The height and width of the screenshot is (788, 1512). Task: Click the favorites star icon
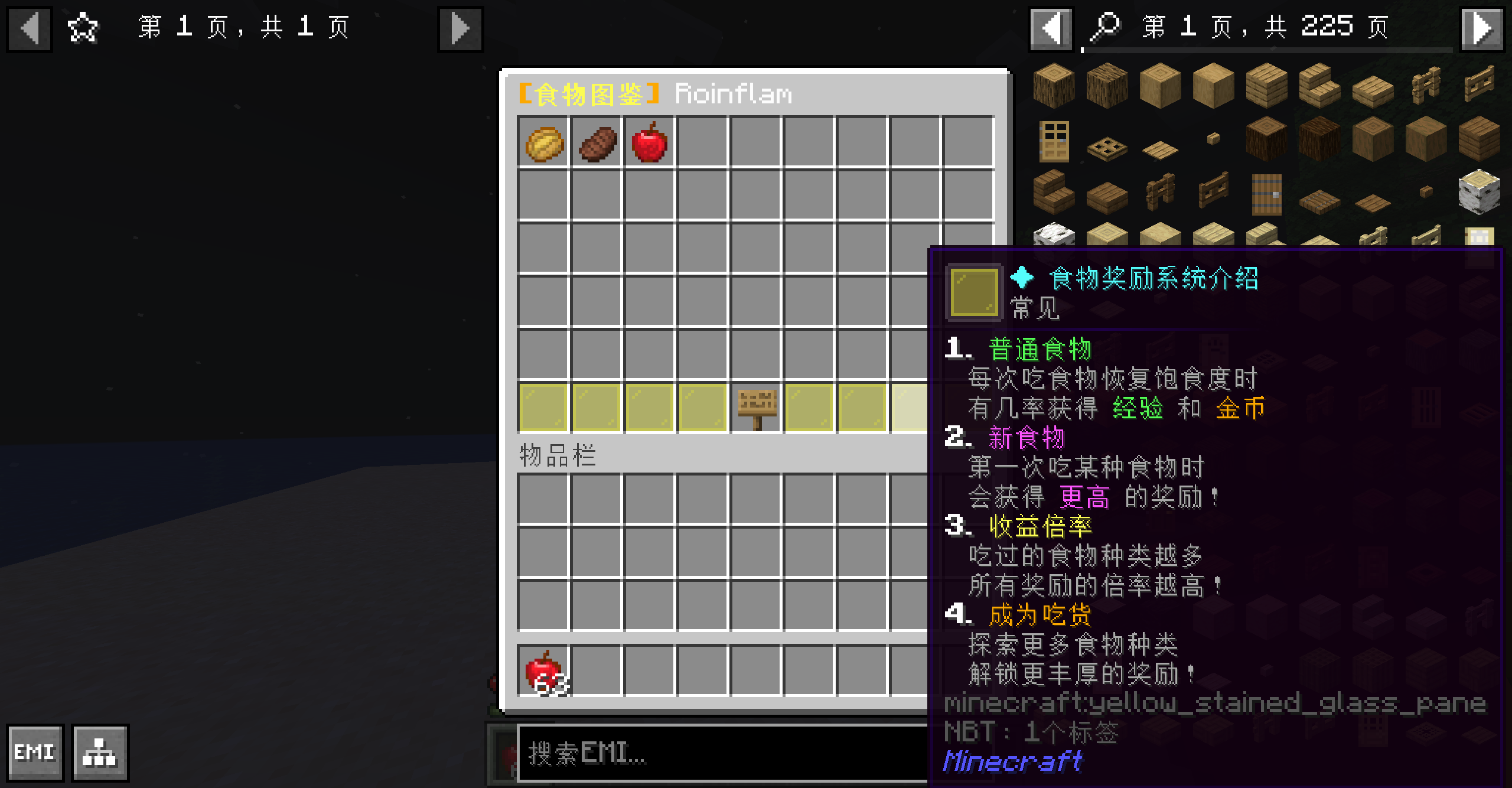click(83, 28)
